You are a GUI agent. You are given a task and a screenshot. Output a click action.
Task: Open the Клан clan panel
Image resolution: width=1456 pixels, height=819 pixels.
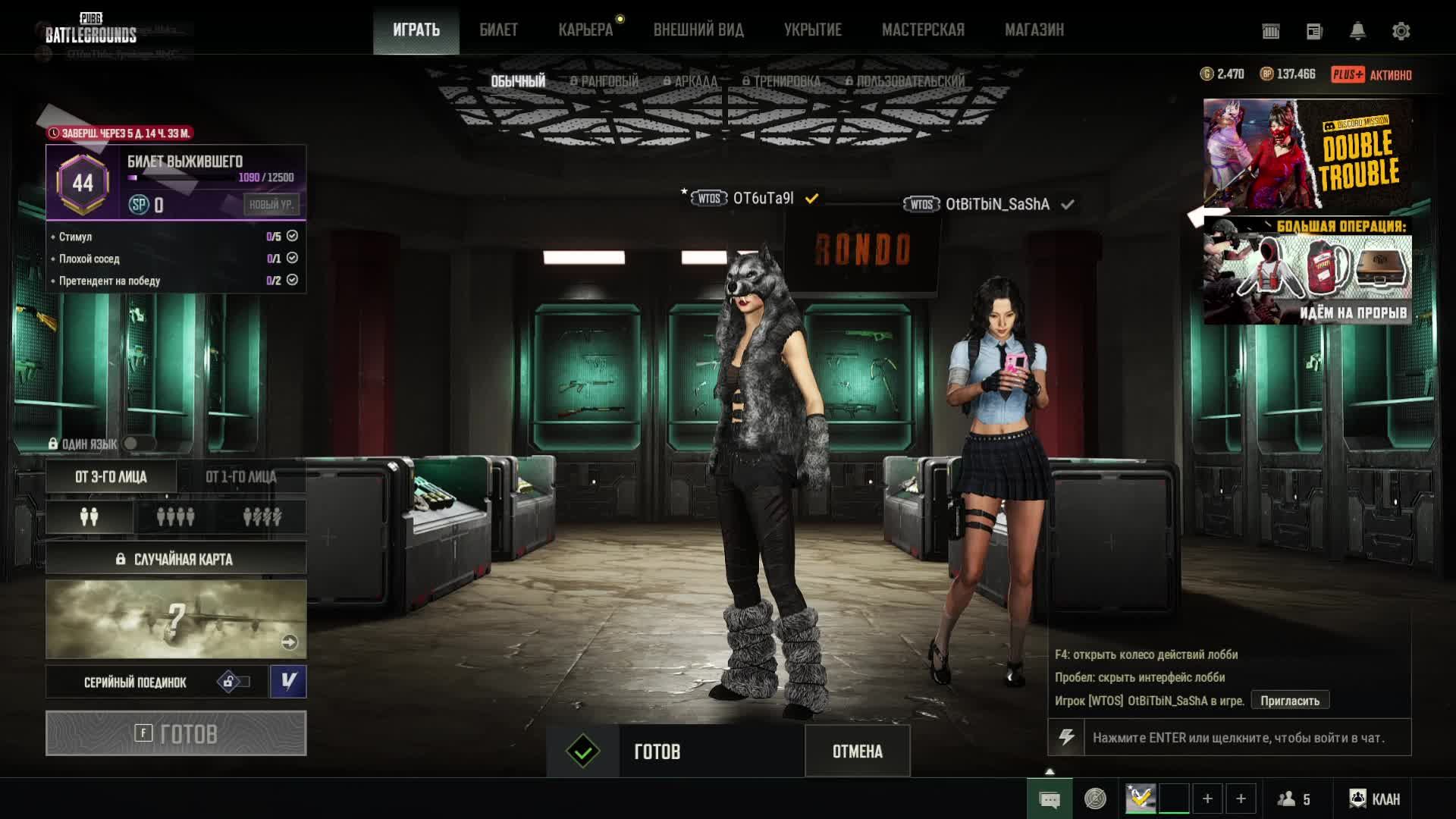(1374, 799)
